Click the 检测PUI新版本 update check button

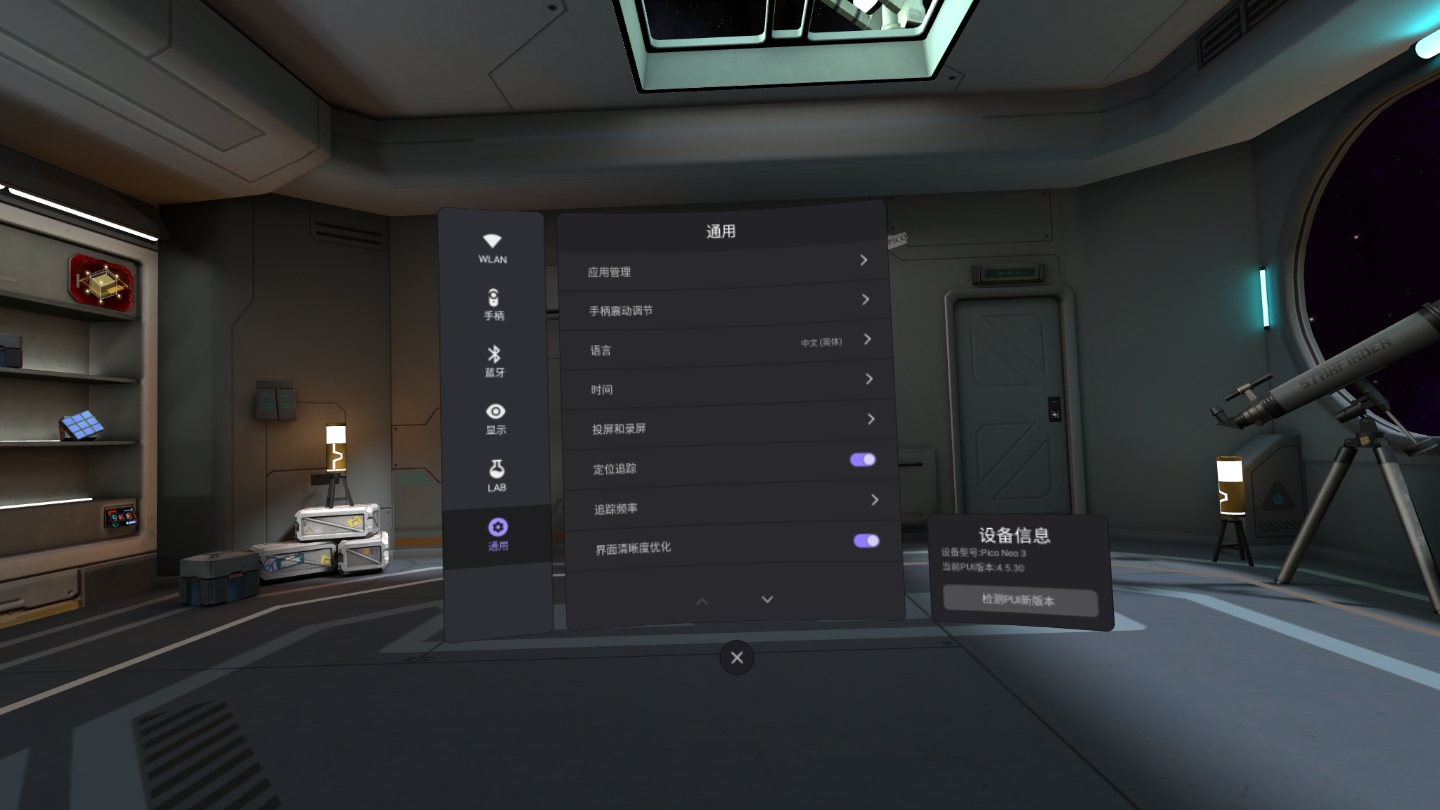click(1020, 602)
